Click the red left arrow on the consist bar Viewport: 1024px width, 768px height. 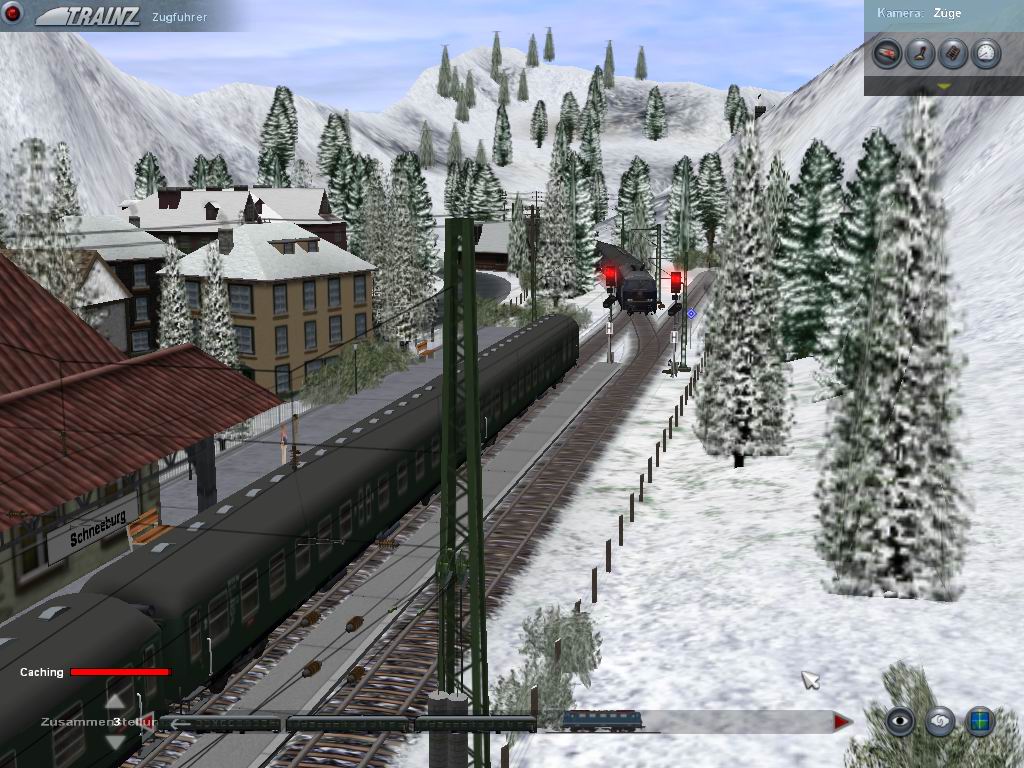coord(150,721)
